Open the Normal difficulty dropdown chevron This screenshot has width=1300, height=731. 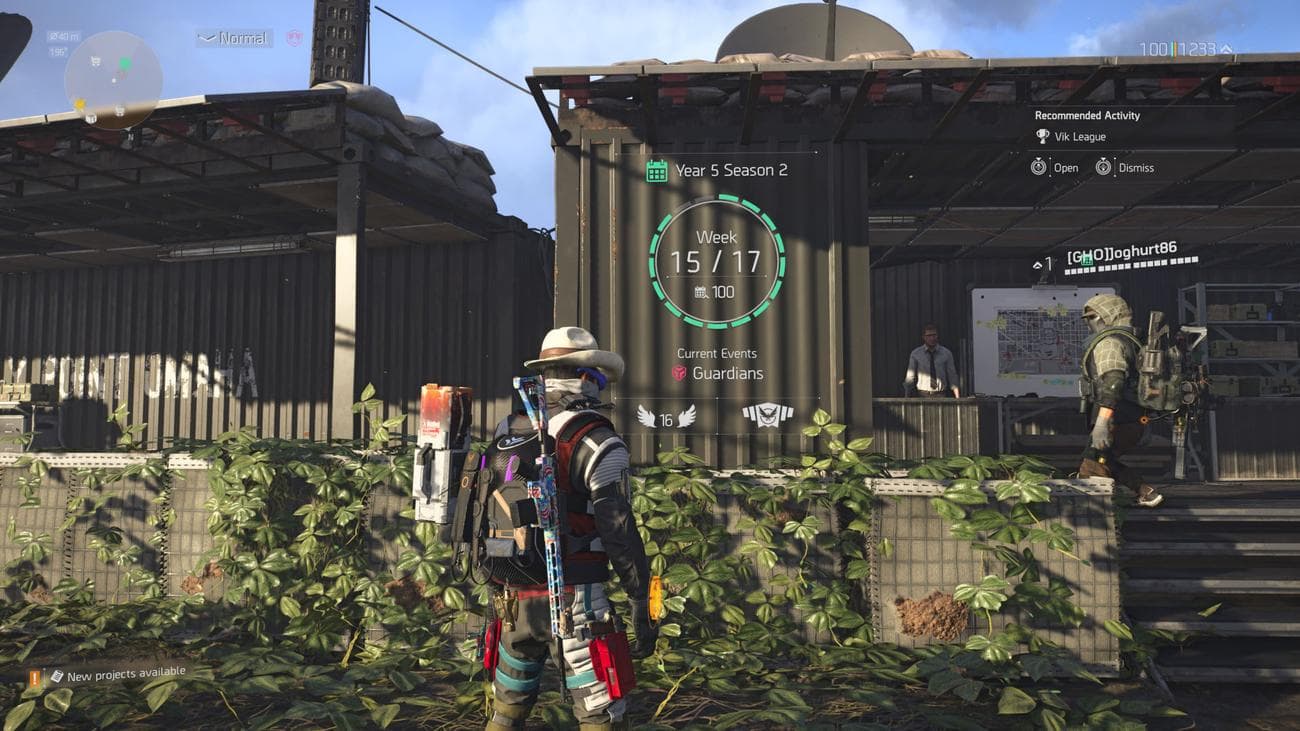[207, 37]
